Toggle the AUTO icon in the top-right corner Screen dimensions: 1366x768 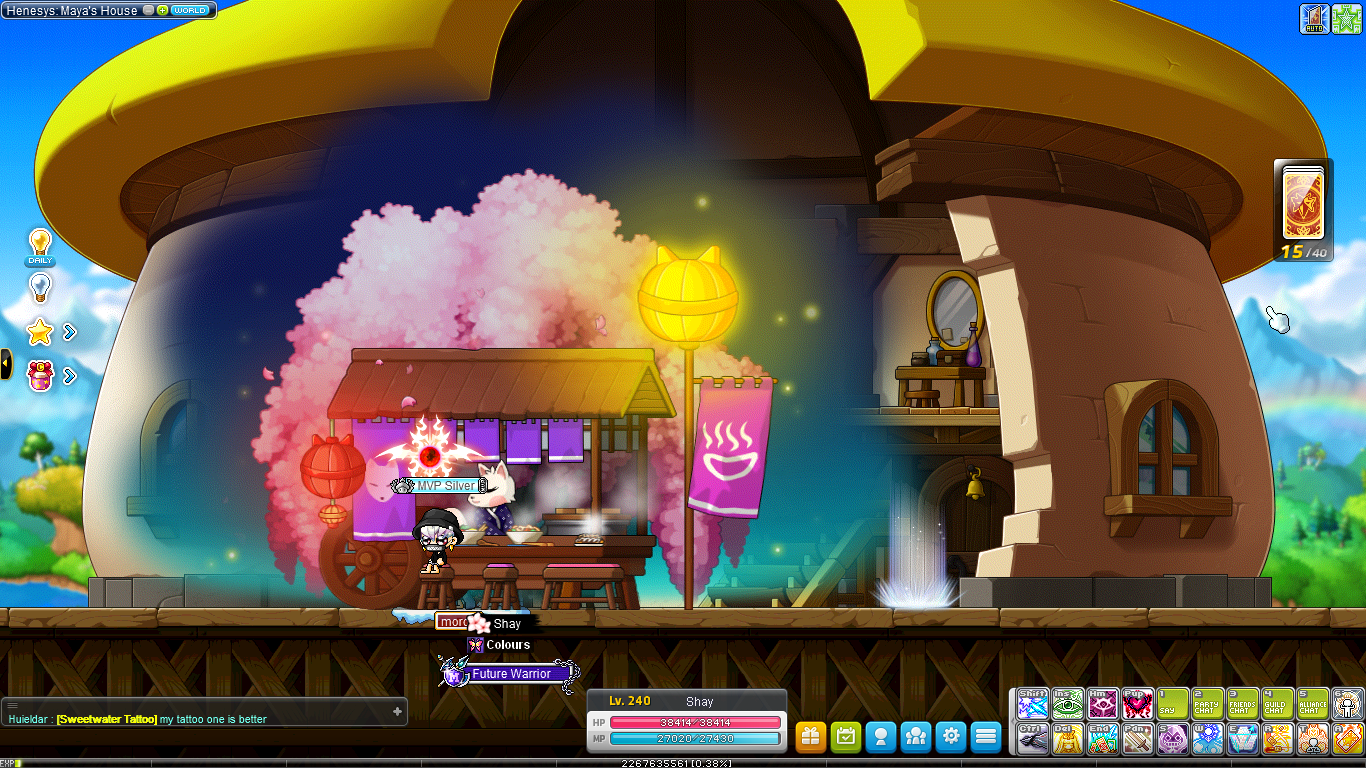click(1312, 17)
